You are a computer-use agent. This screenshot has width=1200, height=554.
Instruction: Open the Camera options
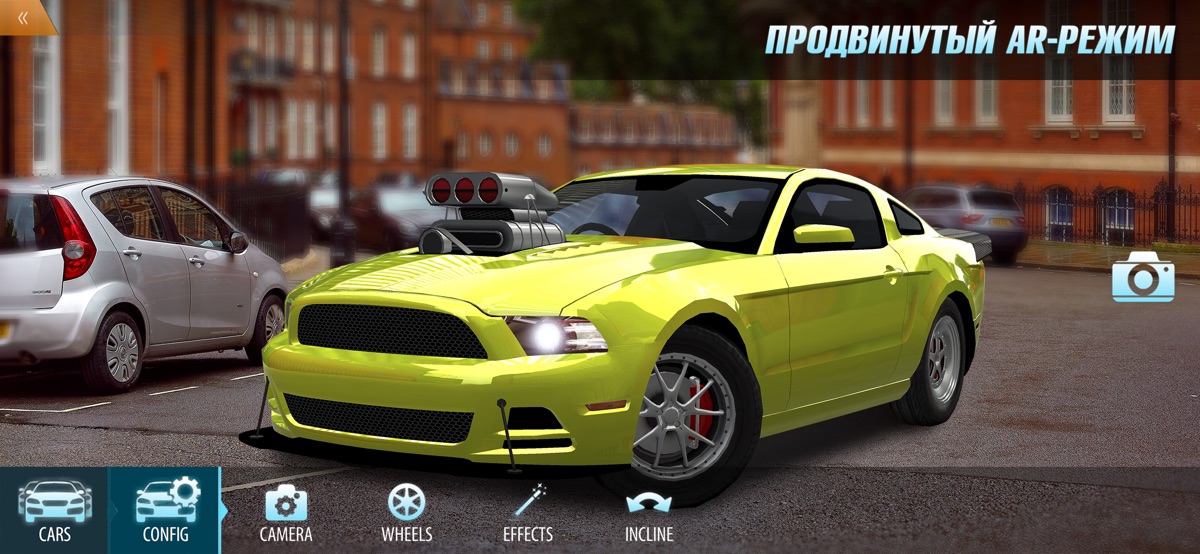(x=286, y=512)
